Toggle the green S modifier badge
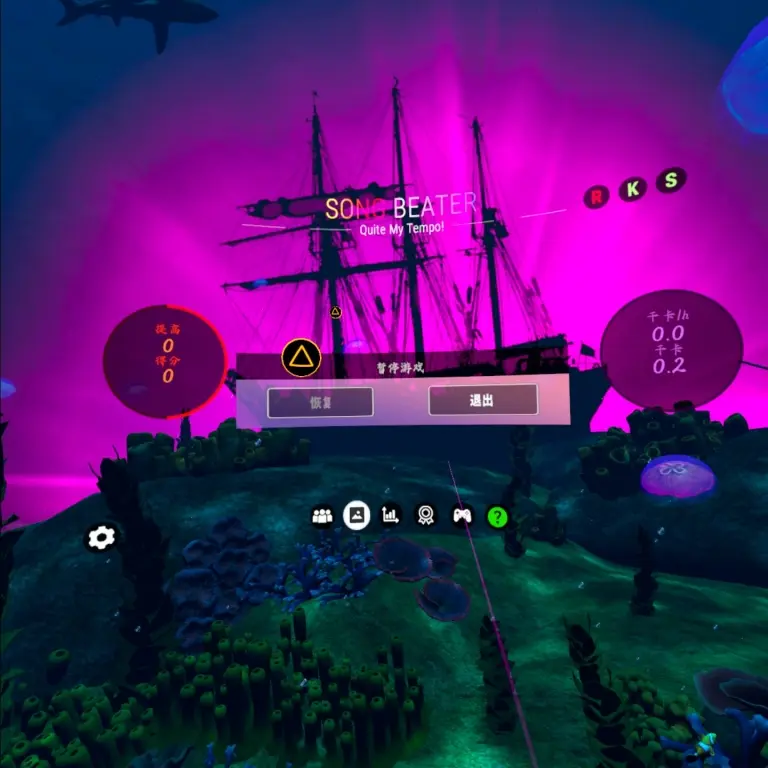Viewport: 768px width, 768px height. coord(672,181)
